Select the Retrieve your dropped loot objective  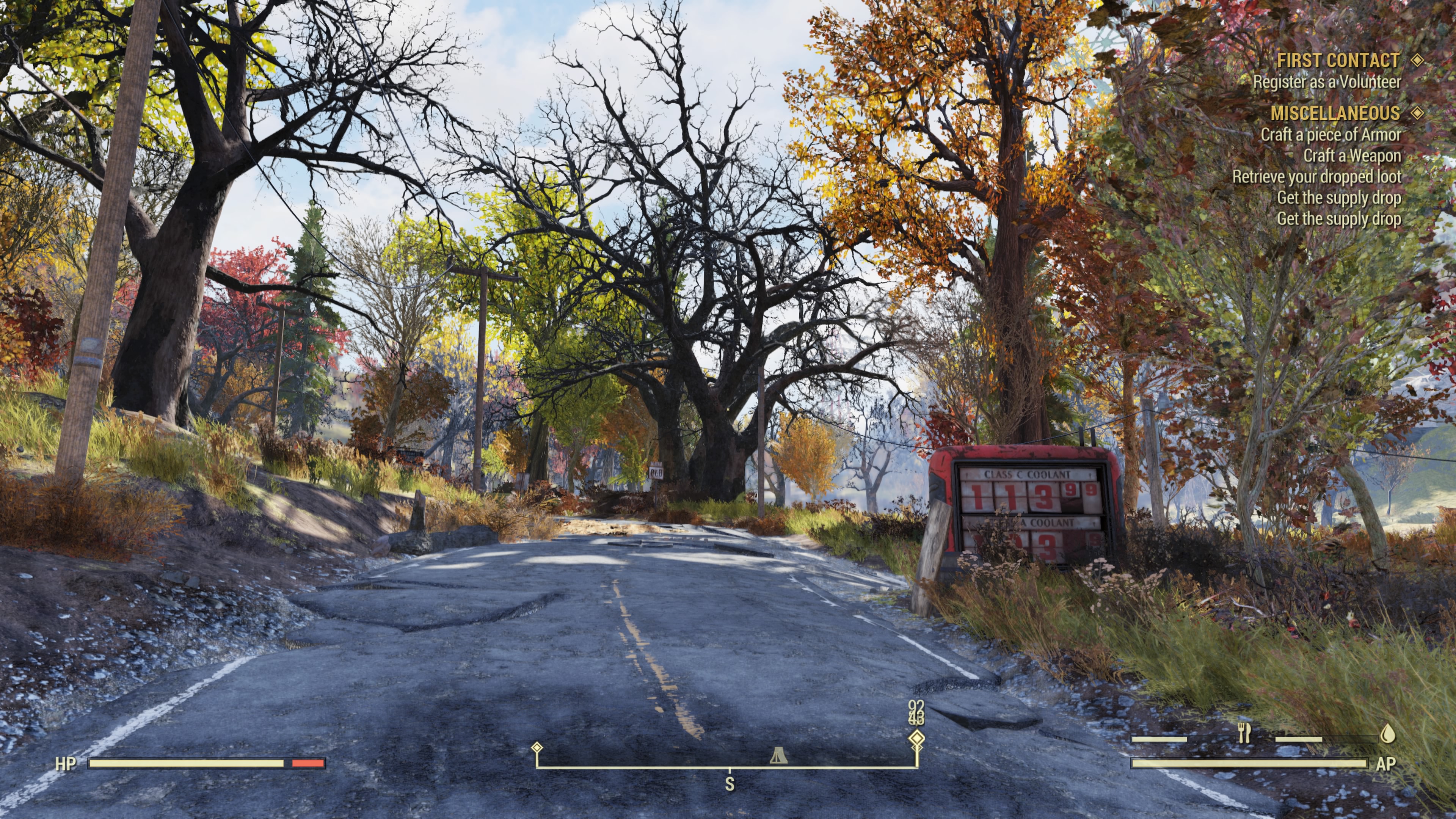pos(1316,177)
